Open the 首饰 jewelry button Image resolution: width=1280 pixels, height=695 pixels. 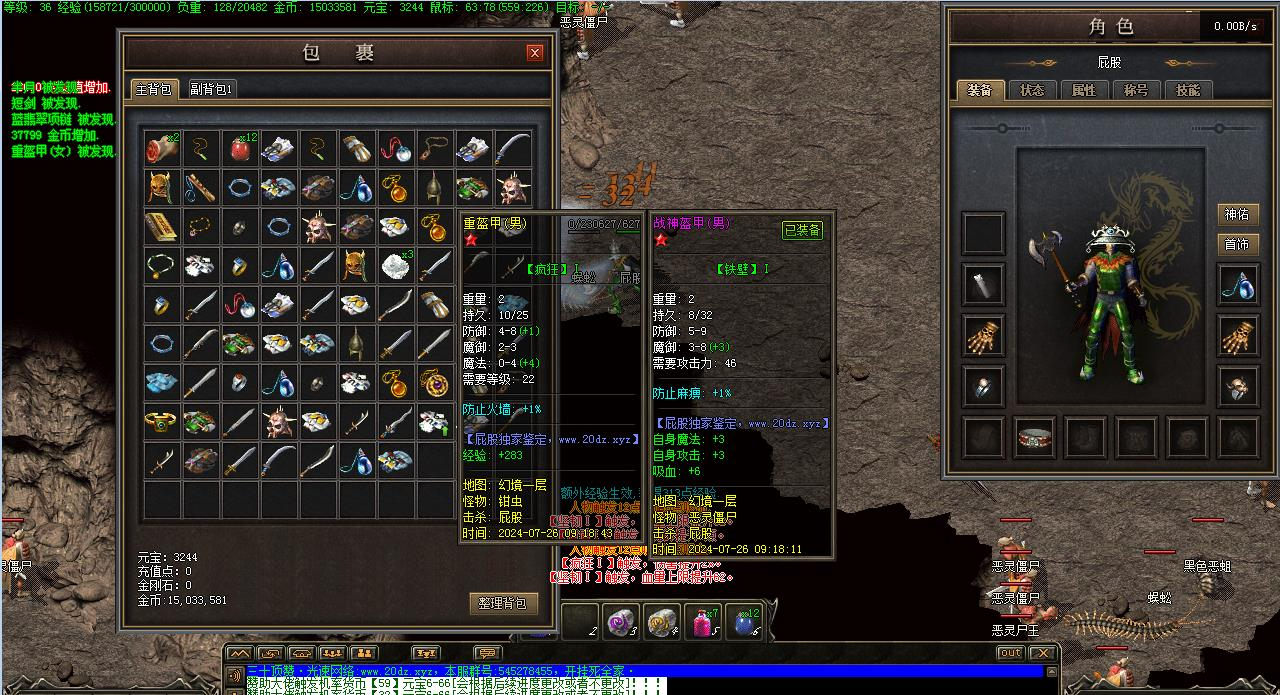1237,244
